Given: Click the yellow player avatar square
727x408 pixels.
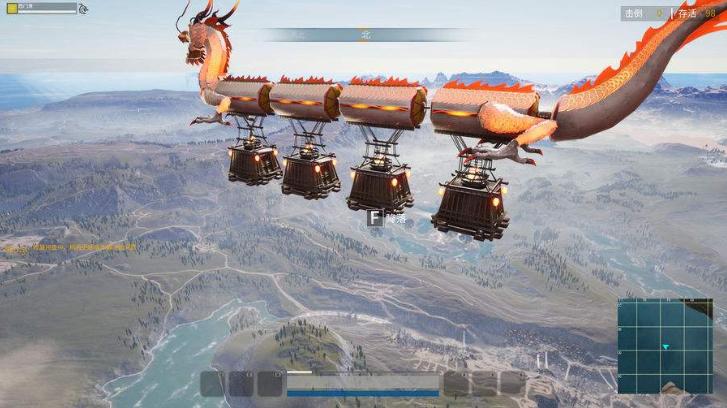Looking at the screenshot, I should tap(10, 8).
